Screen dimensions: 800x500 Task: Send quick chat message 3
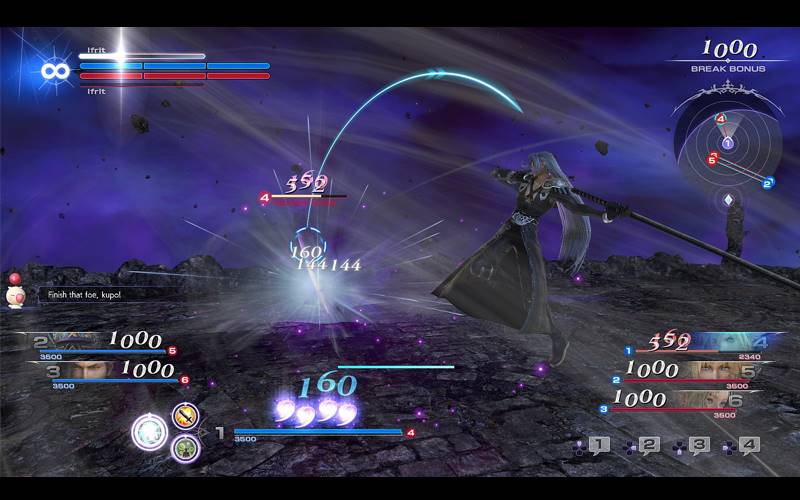(x=697, y=445)
